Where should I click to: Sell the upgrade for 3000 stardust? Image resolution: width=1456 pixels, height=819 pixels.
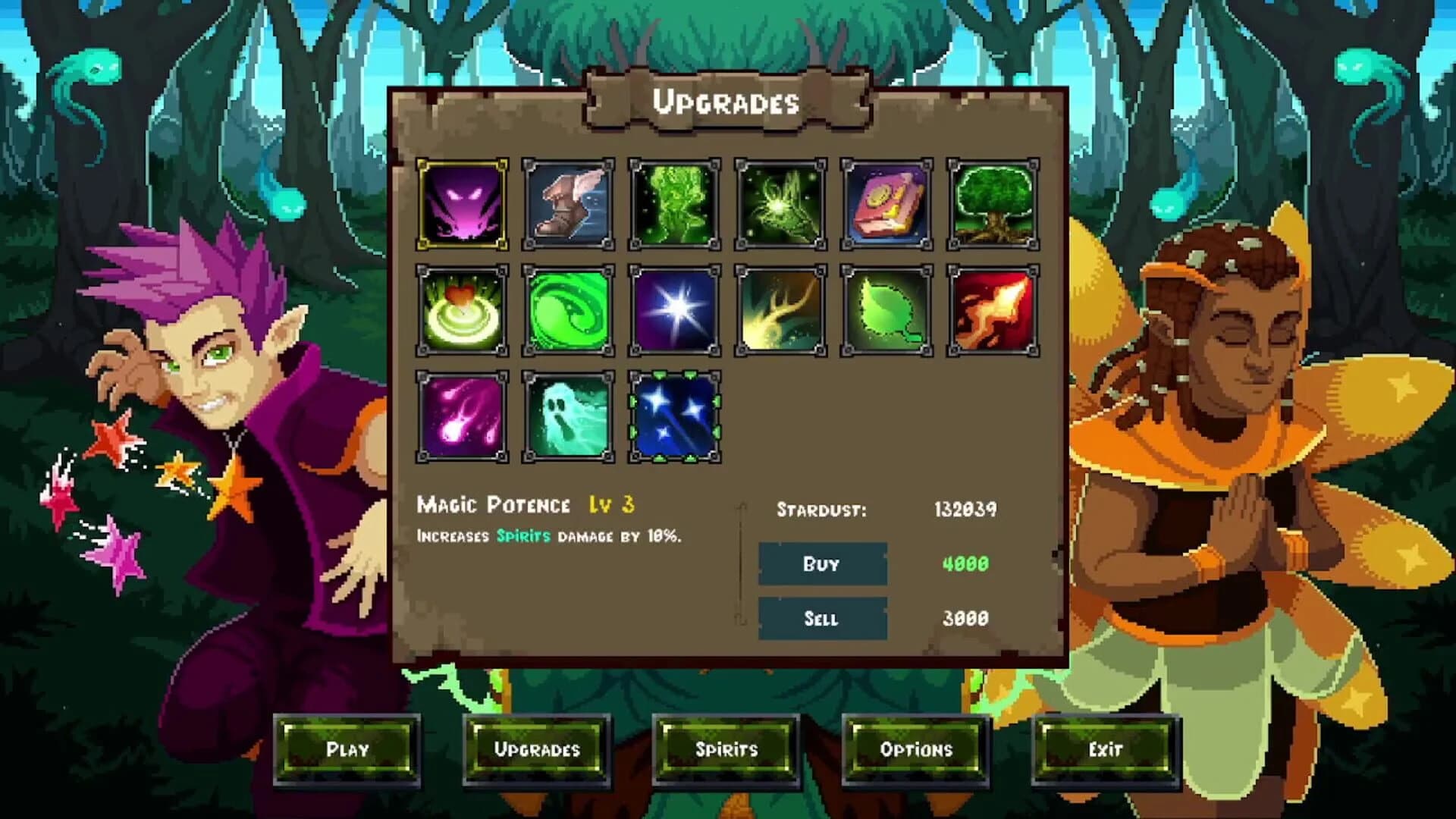tap(822, 618)
